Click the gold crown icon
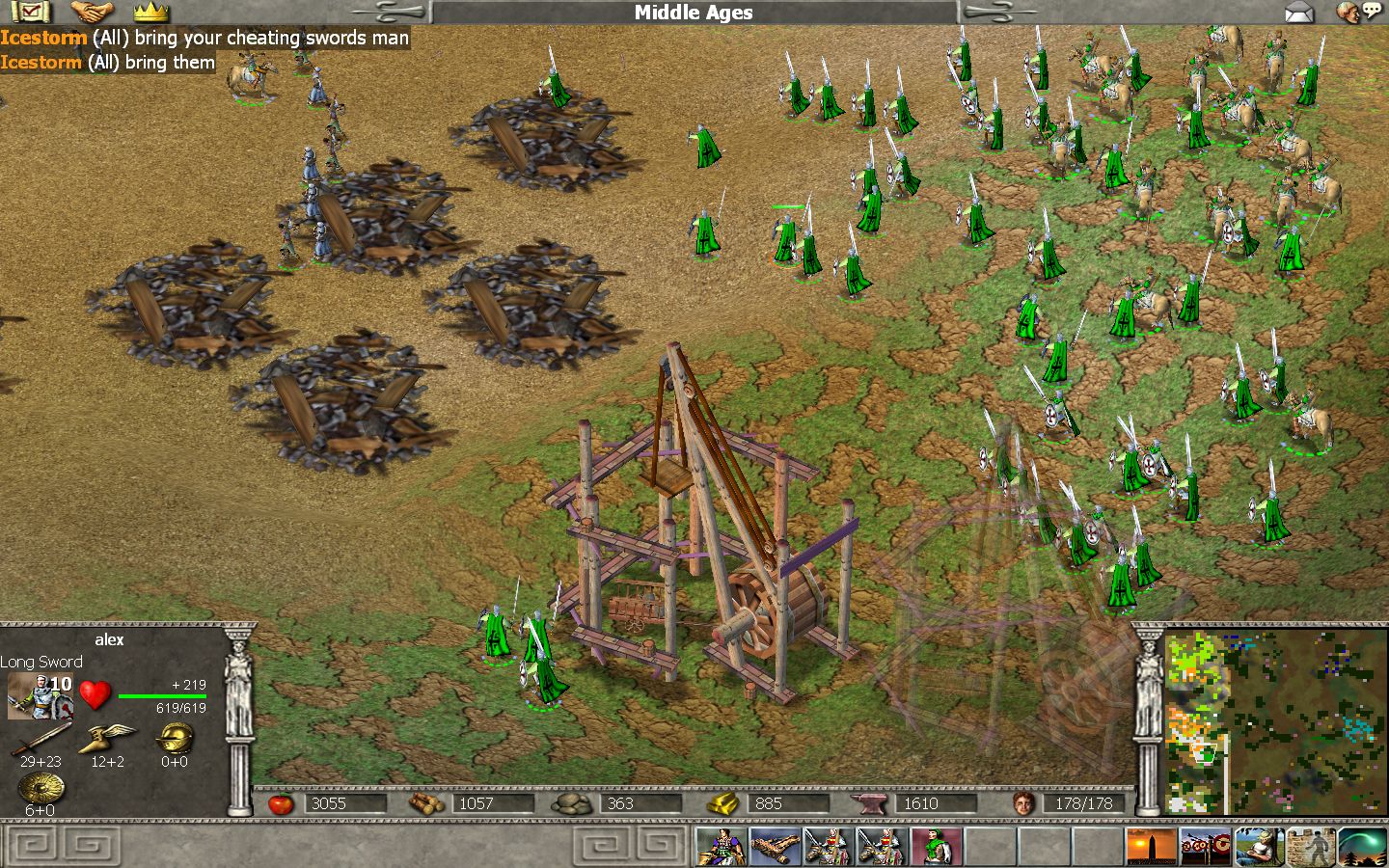Image resolution: width=1389 pixels, height=868 pixels. (x=151, y=12)
